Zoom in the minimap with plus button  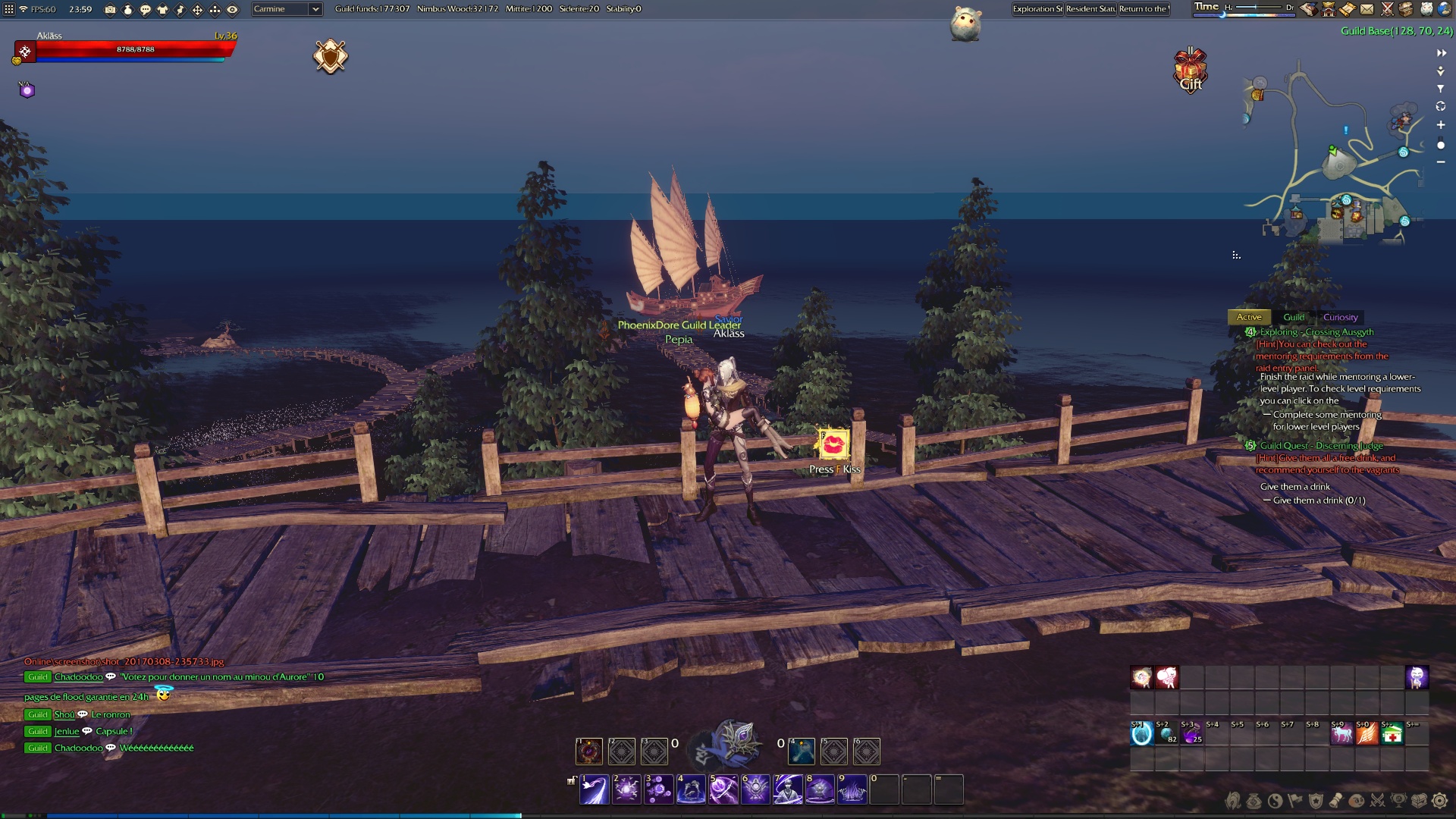[x=1440, y=125]
